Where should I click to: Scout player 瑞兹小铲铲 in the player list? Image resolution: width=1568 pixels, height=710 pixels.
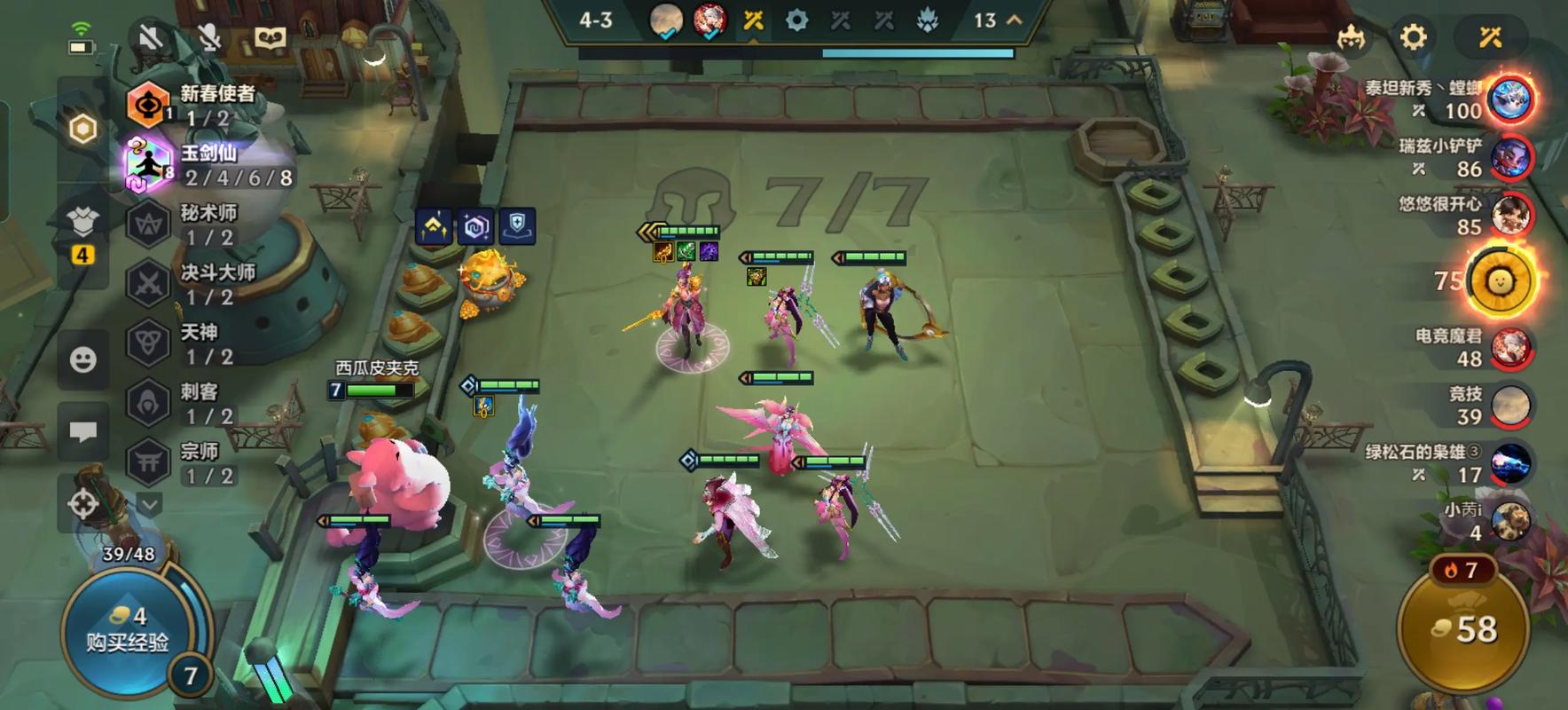(x=1510, y=158)
